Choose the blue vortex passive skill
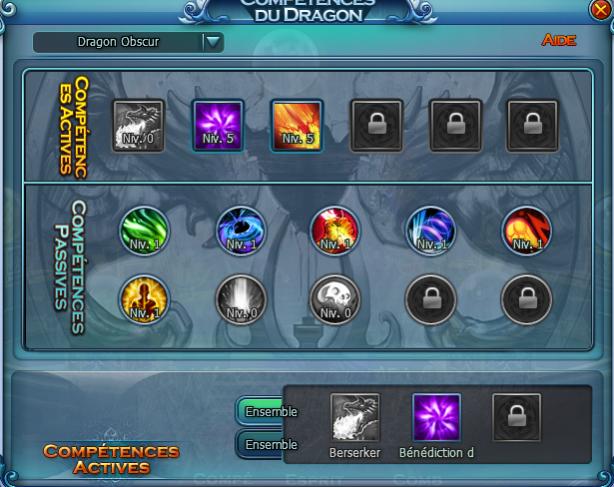This screenshot has height=487, width=614. [241, 230]
